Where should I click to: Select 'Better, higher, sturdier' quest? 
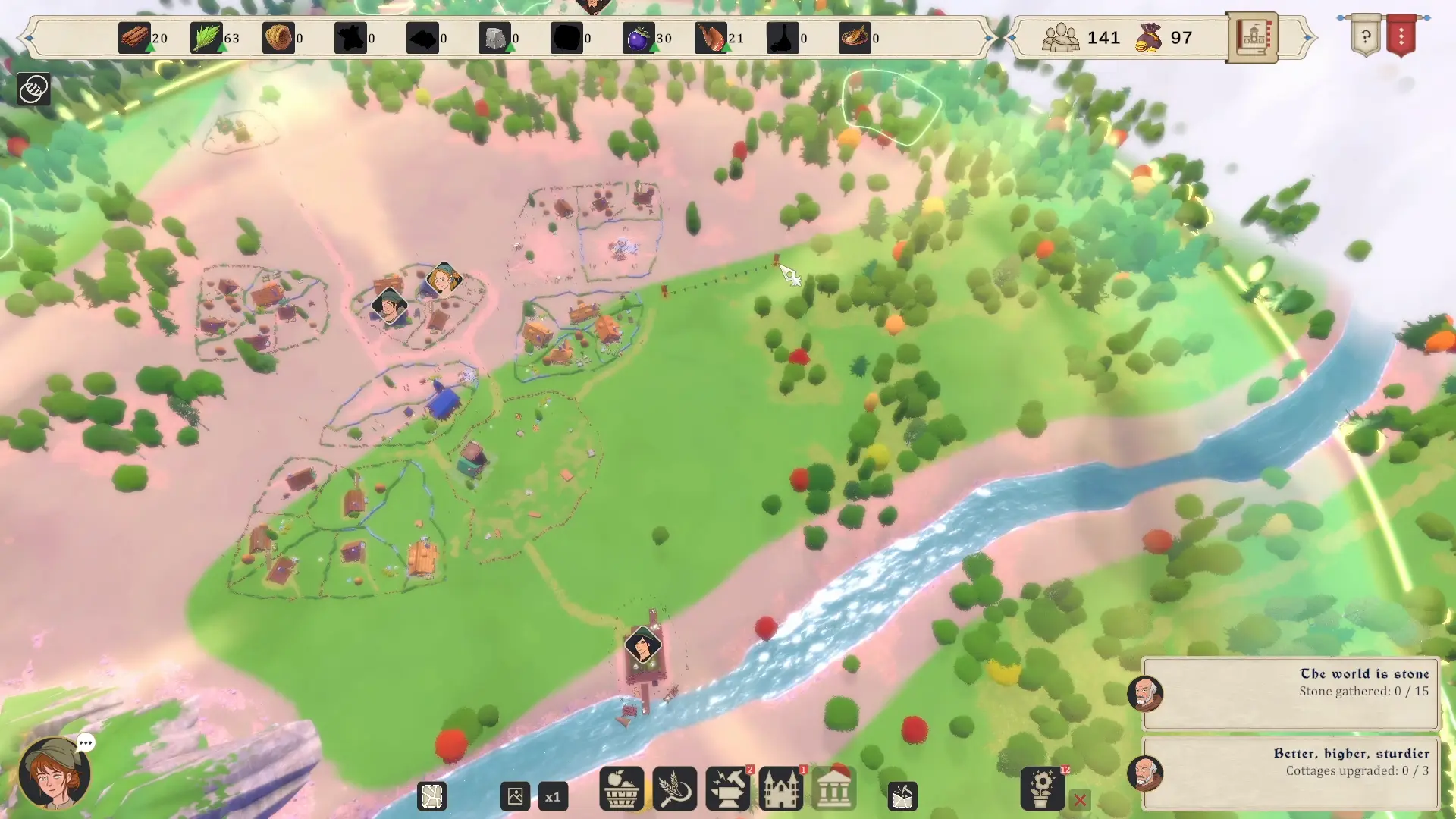(1290, 772)
